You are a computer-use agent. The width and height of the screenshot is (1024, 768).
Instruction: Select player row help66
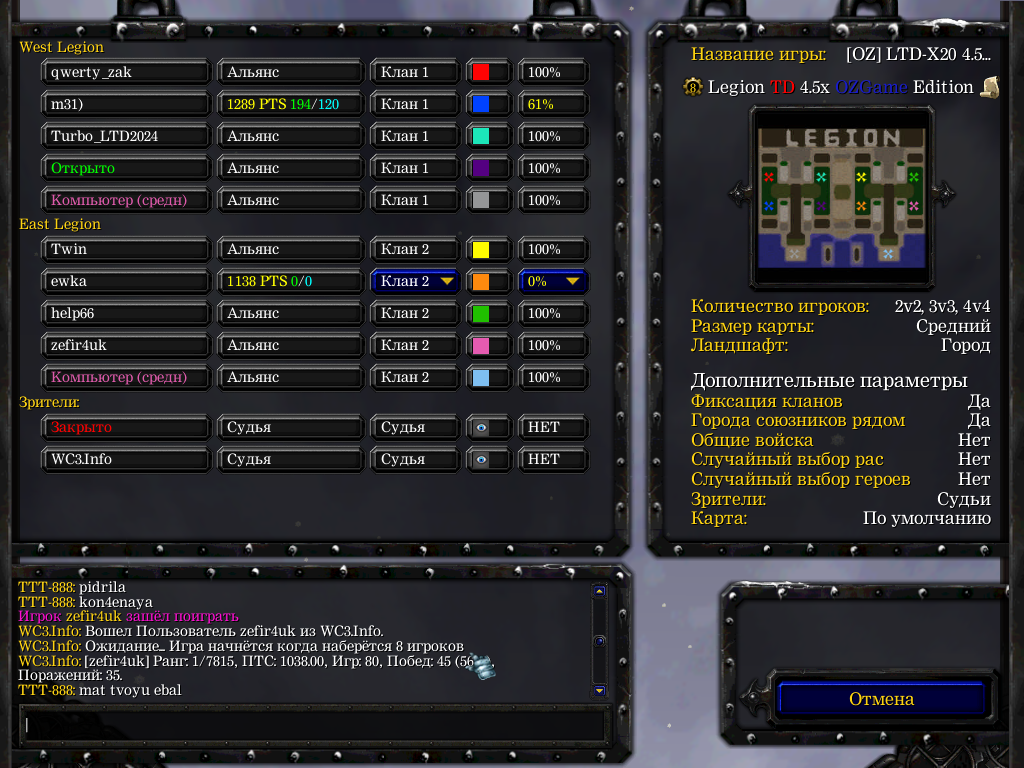(126, 313)
